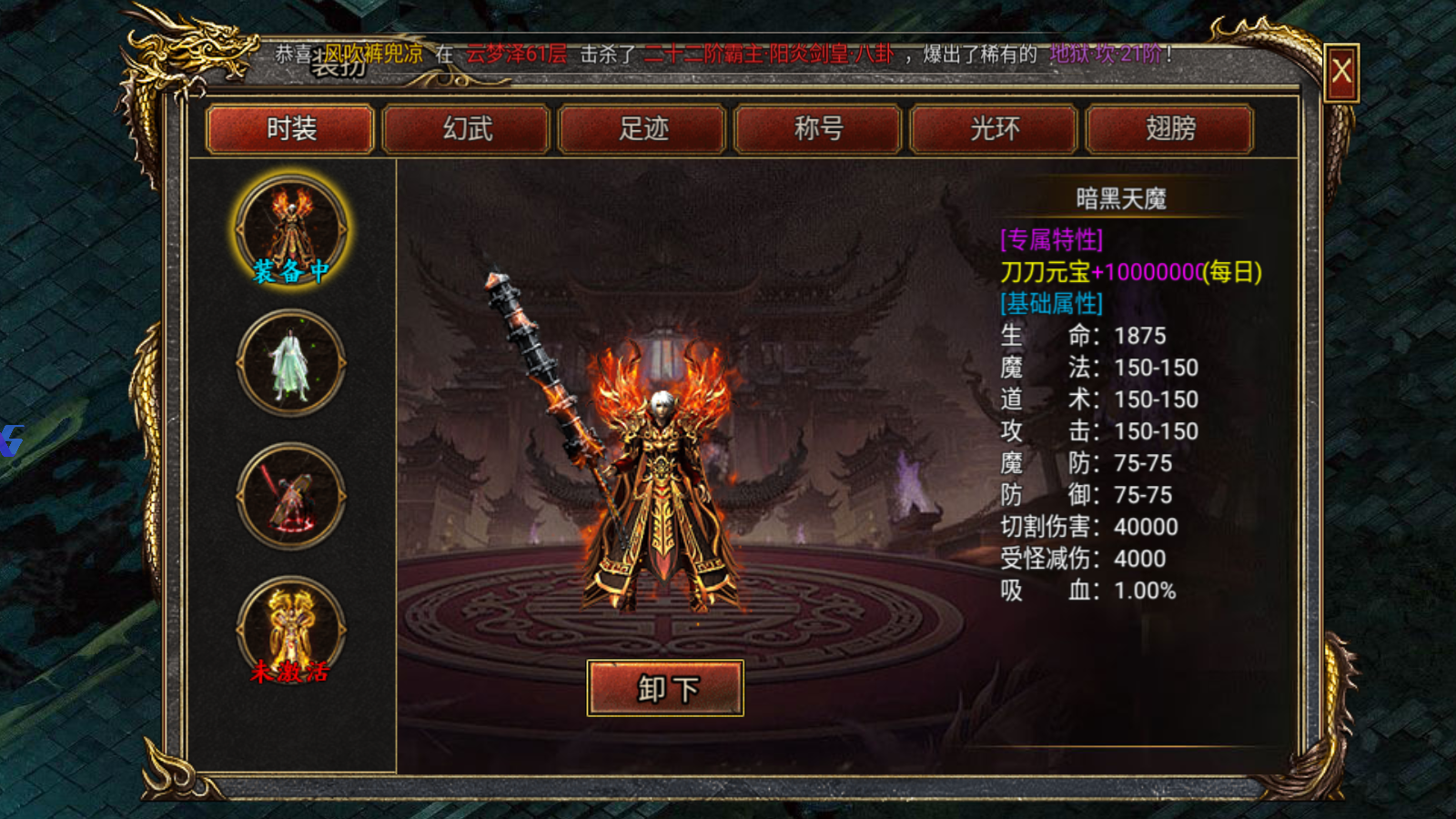Image resolution: width=1456 pixels, height=819 pixels.
Task: Open the 翅膀 tab
Action: click(1170, 129)
